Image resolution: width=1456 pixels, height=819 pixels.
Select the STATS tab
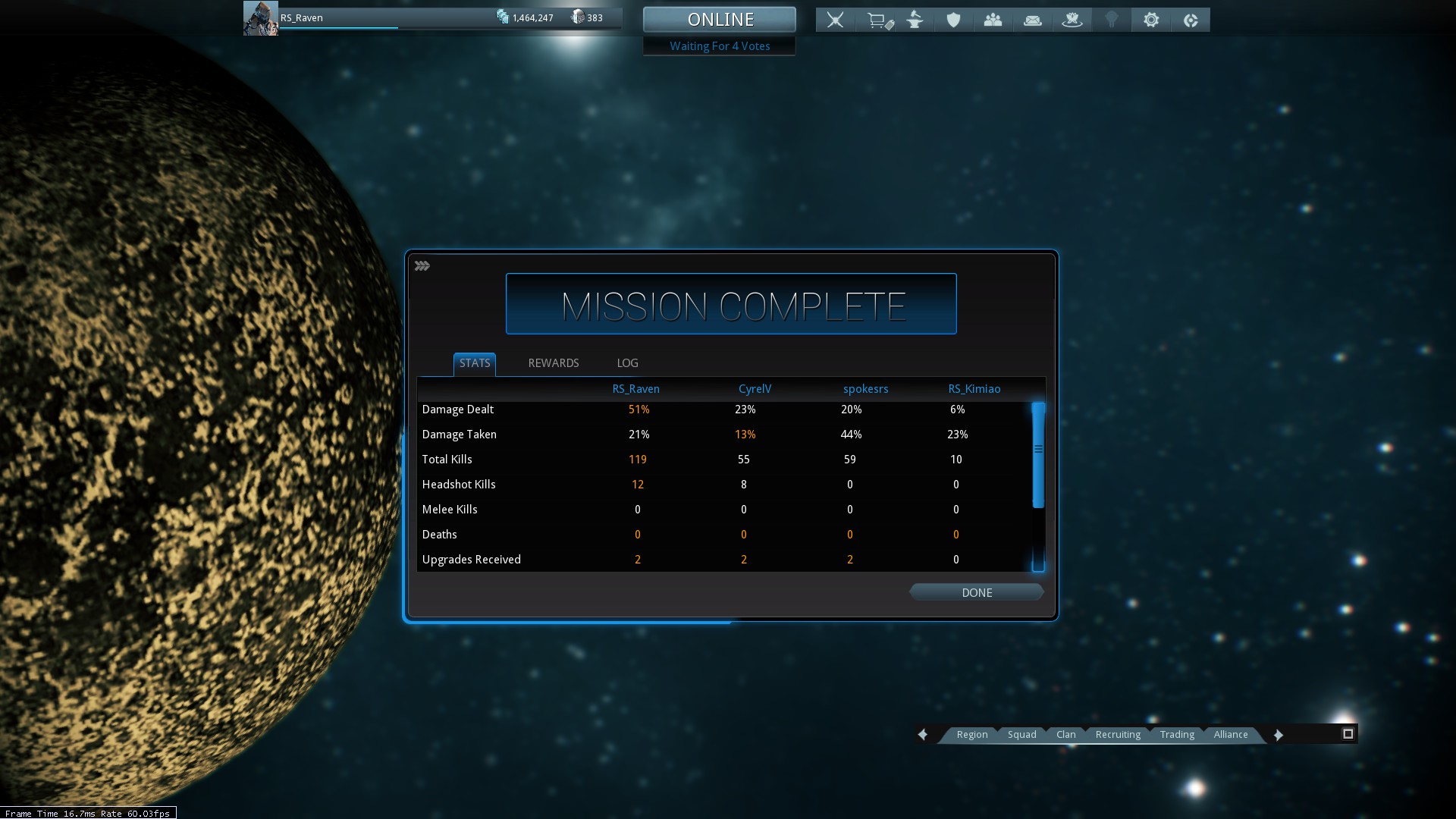[x=475, y=363]
